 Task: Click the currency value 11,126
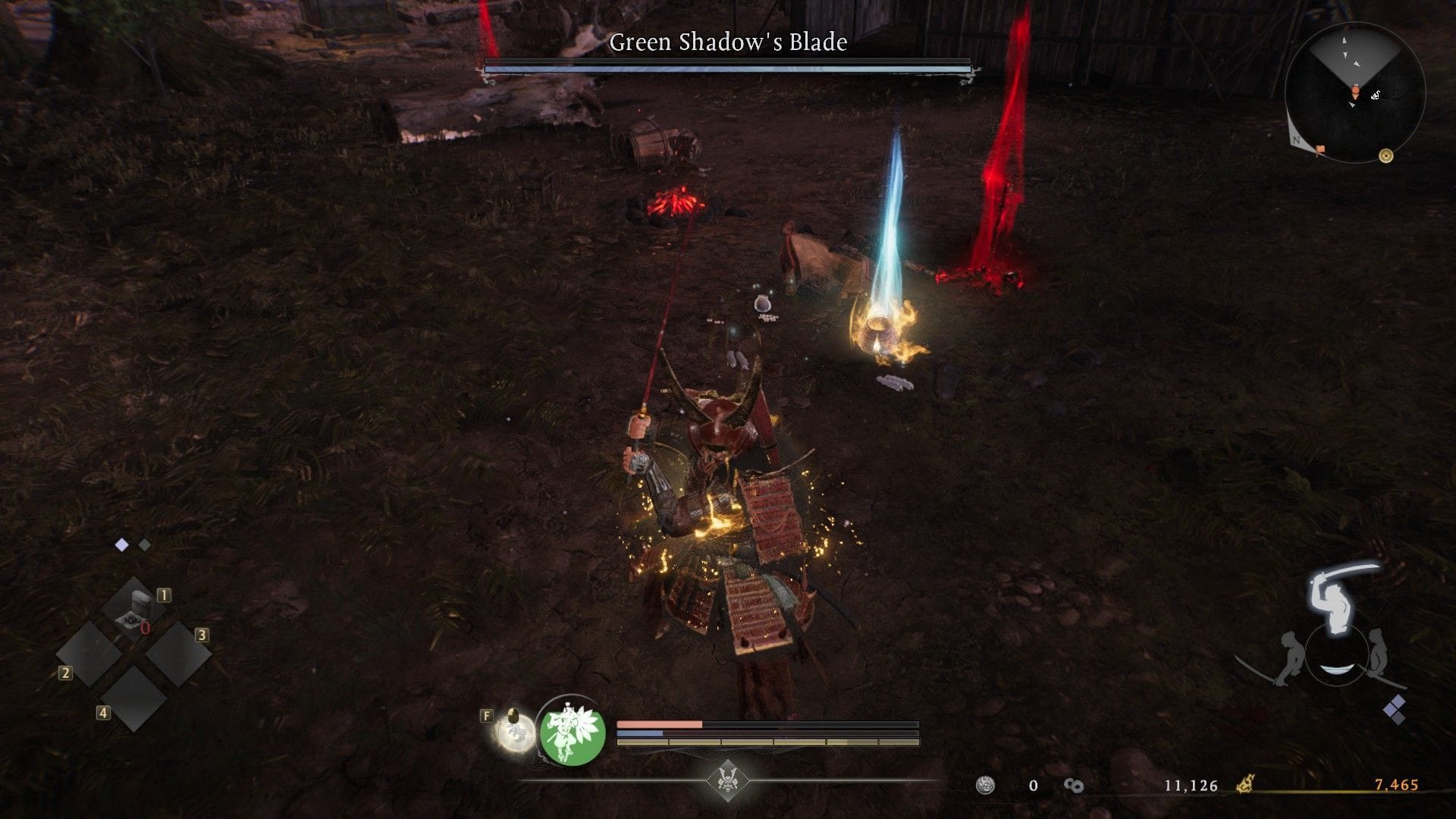(x=1190, y=786)
